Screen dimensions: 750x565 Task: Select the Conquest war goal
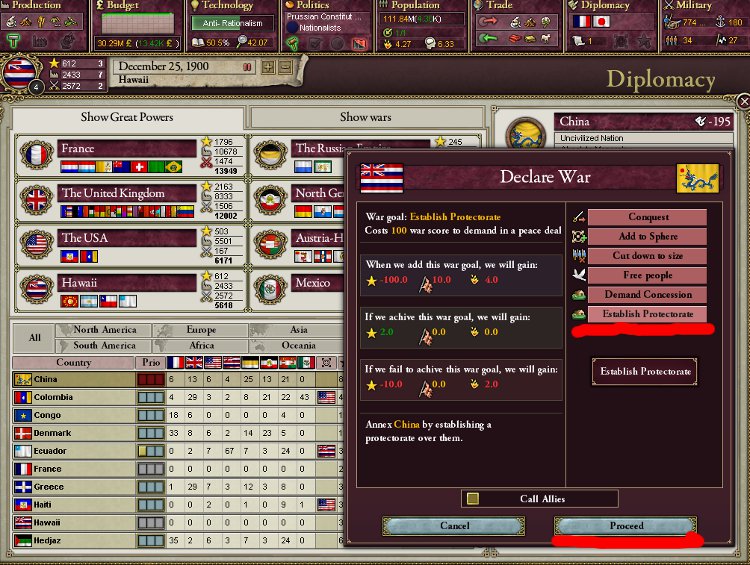point(647,217)
